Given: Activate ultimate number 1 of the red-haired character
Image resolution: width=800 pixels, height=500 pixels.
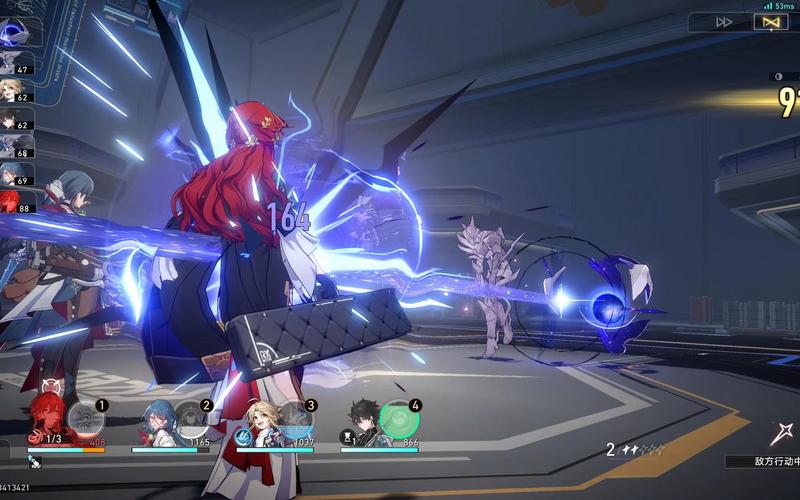Looking at the screenshot, I should tap(87, 418).
